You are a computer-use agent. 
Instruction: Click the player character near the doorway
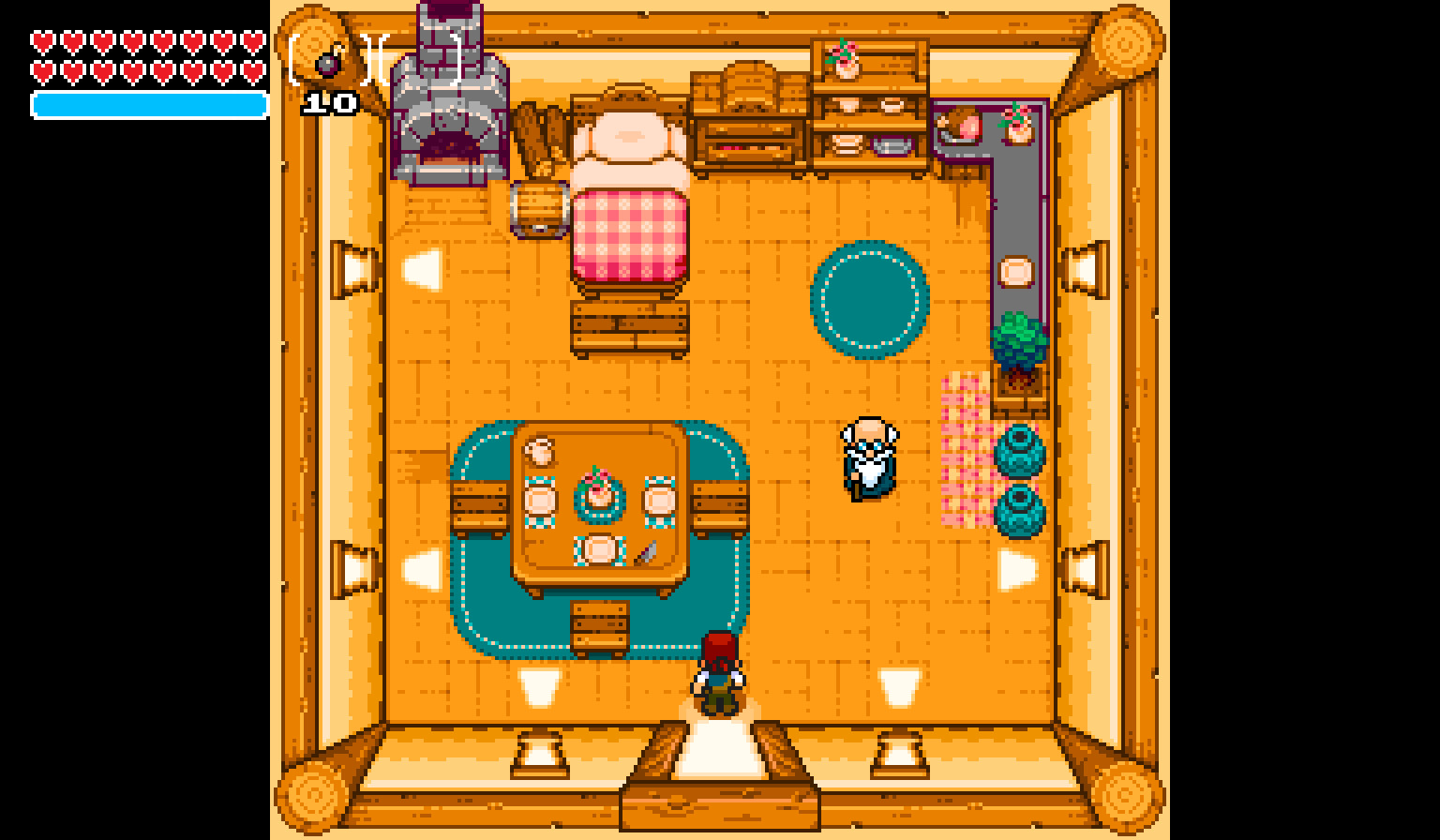coord(717,675)
